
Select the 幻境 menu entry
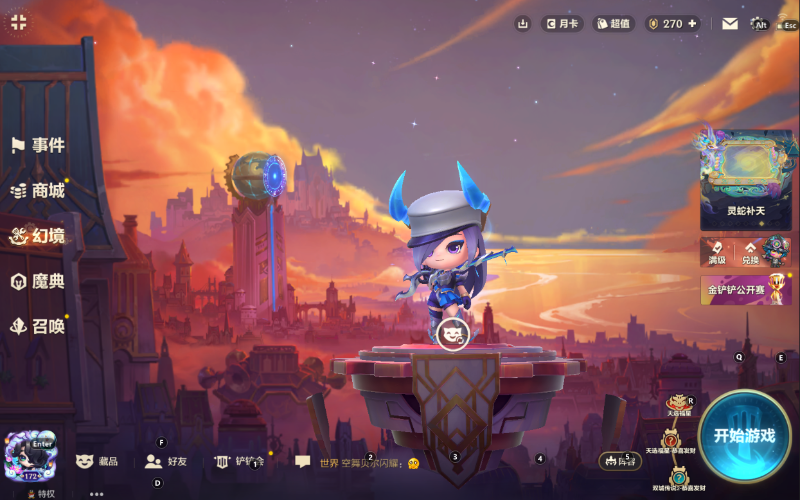tap(38, 236)
